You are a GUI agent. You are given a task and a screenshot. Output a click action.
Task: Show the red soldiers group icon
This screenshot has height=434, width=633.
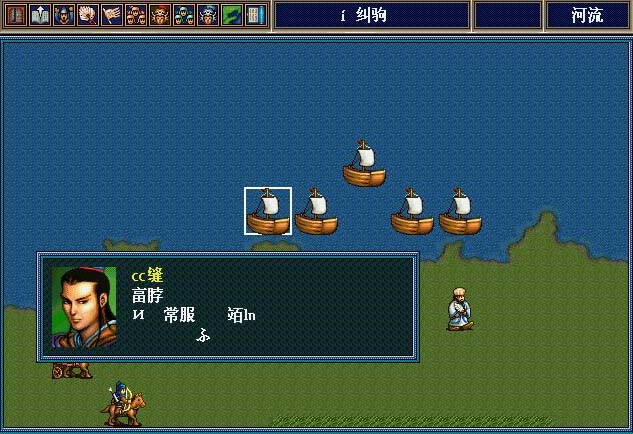click(x=136, y=15)
